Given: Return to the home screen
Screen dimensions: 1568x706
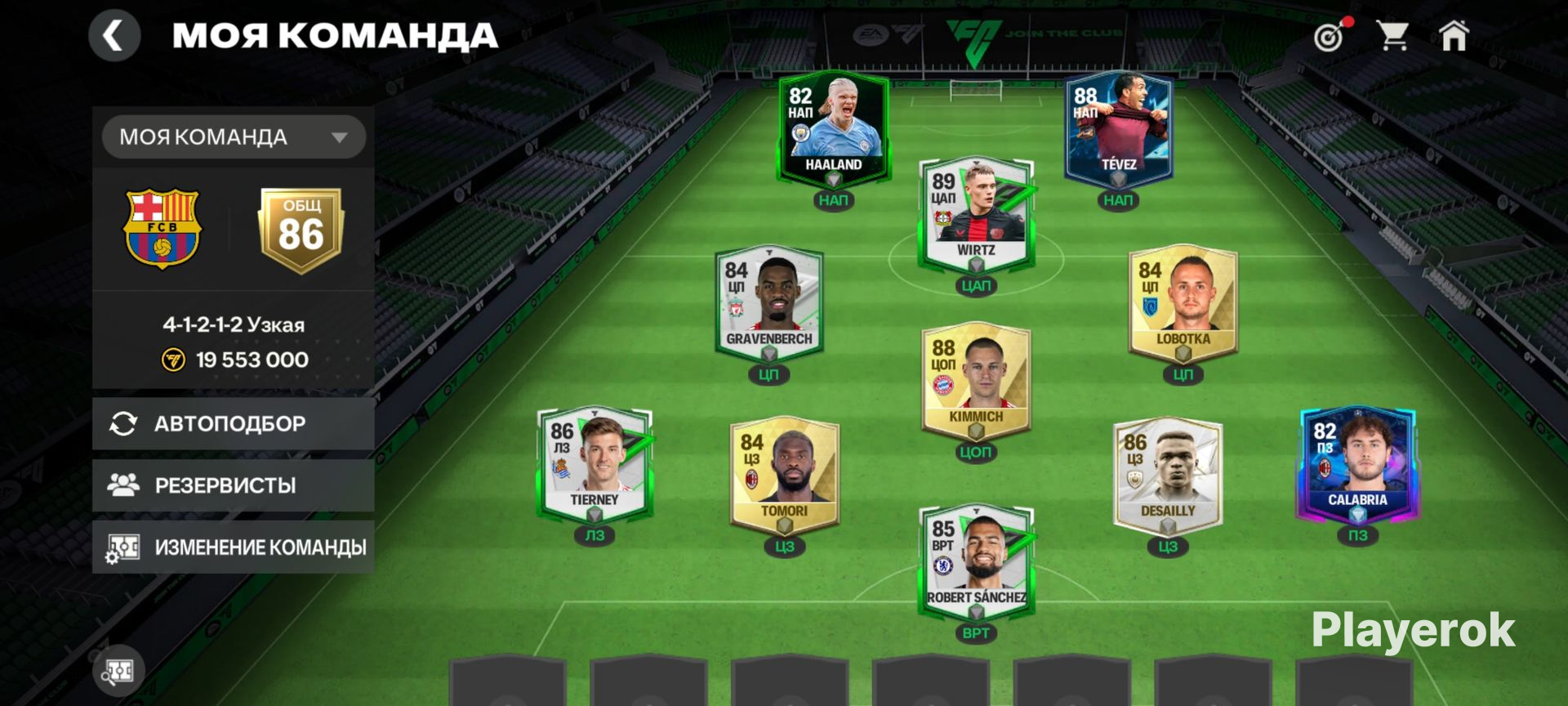Looking at the screenshot, I should coord(1454,36).
